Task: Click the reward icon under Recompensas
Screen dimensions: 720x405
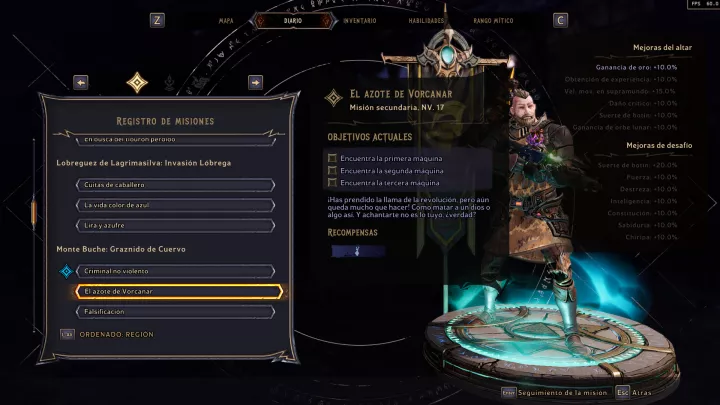Action: [x=358, y=252]
